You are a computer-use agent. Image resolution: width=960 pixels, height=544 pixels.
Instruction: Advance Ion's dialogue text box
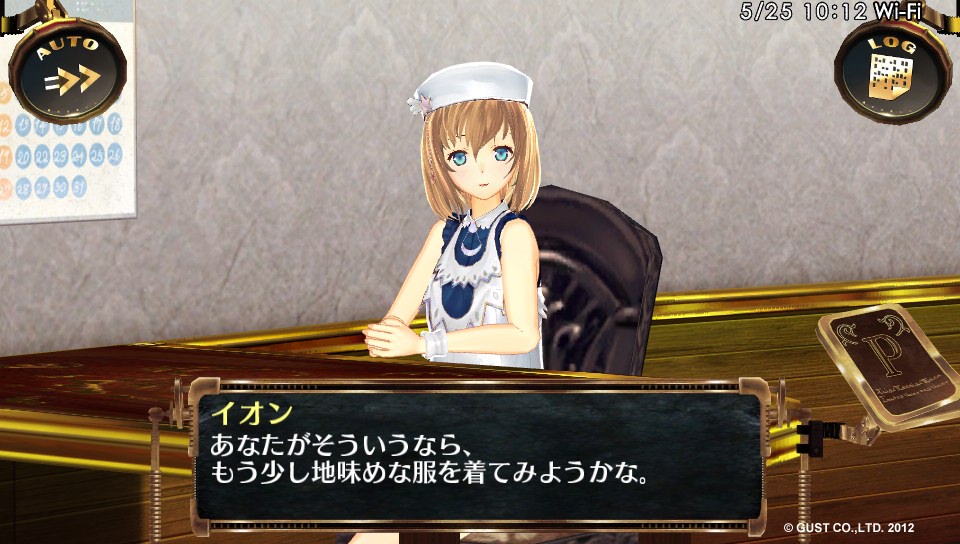point(478,451)
